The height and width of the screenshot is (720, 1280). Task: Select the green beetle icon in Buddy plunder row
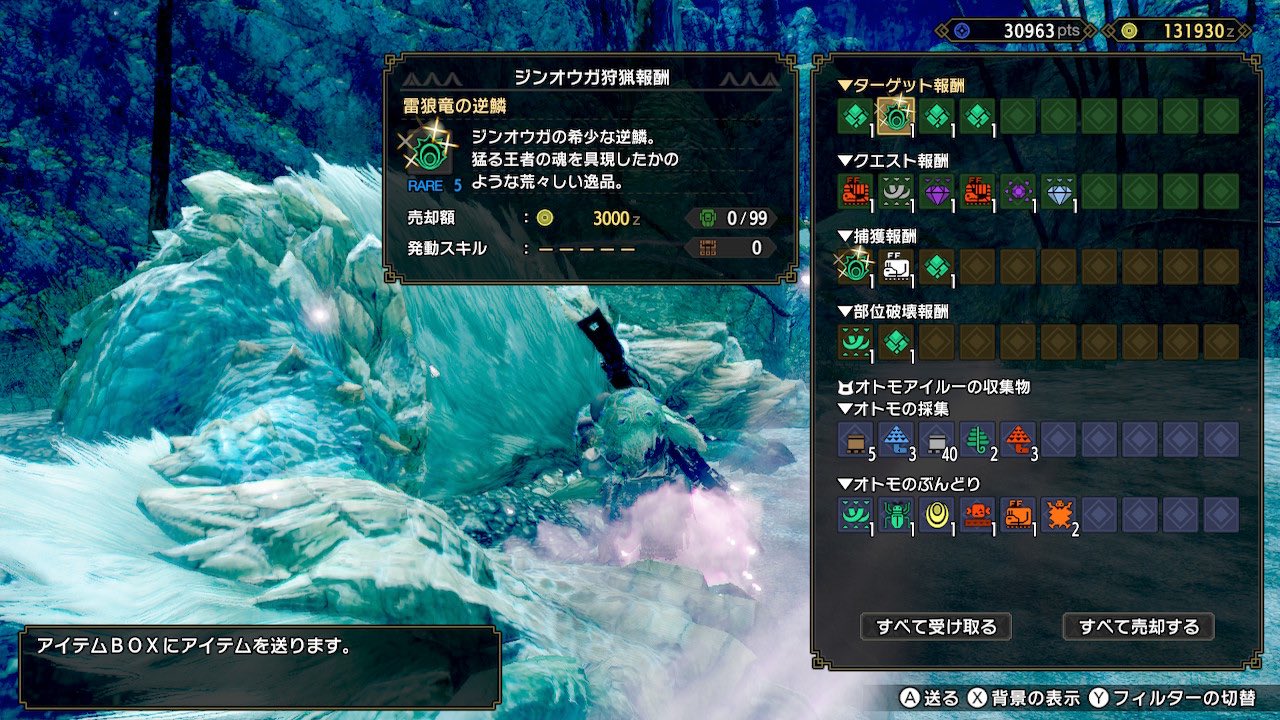[x=896, y=514]
